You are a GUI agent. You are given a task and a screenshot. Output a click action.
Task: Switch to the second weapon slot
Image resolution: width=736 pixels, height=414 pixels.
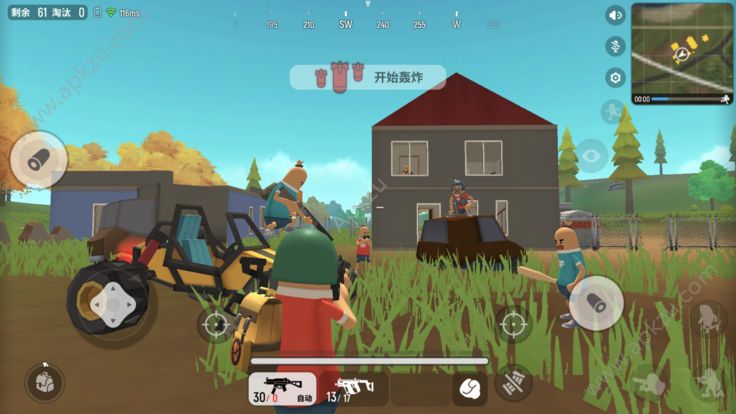pyautogui.click(x=351, y=389)
